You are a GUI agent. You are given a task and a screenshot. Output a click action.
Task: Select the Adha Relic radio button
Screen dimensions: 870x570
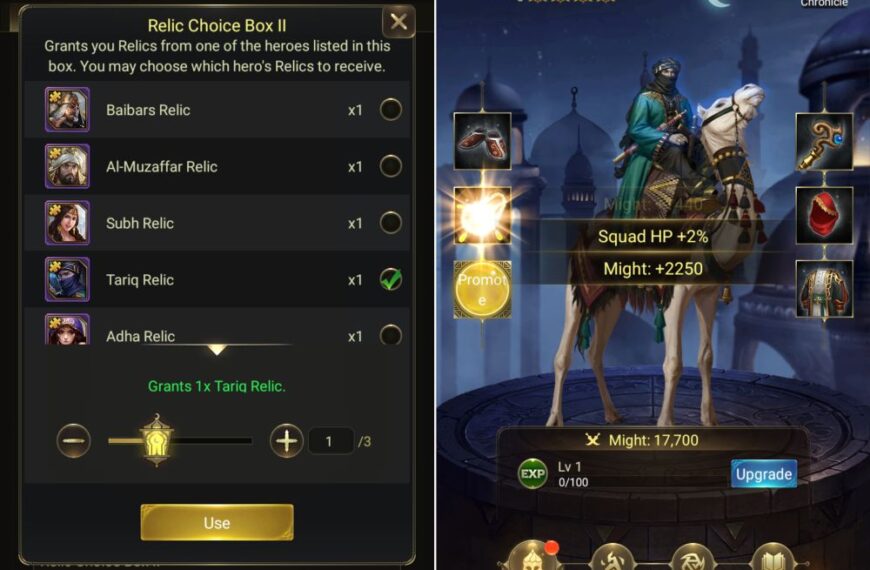[391, 335]
